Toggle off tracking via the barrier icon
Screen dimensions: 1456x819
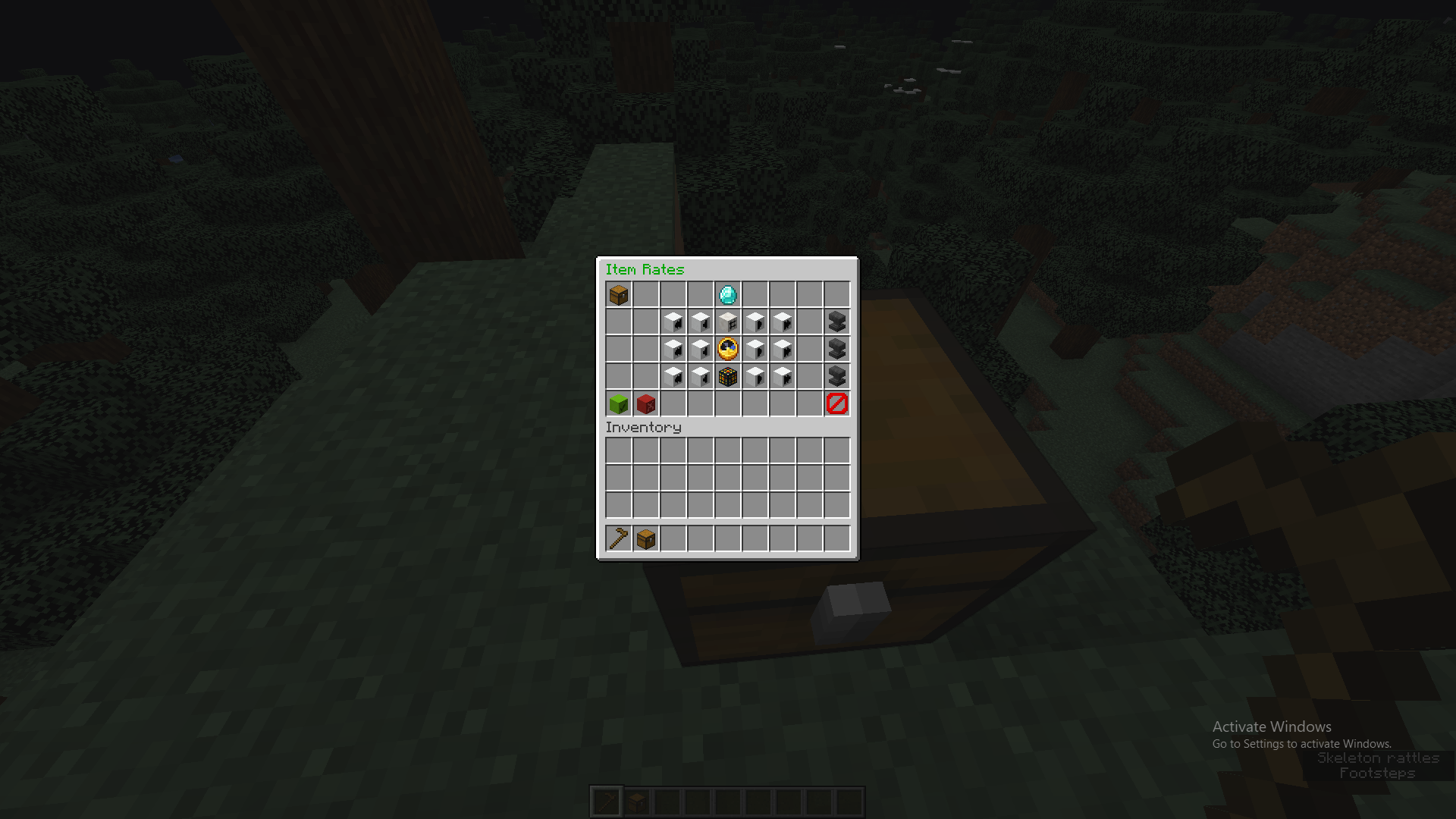[836, 403]
